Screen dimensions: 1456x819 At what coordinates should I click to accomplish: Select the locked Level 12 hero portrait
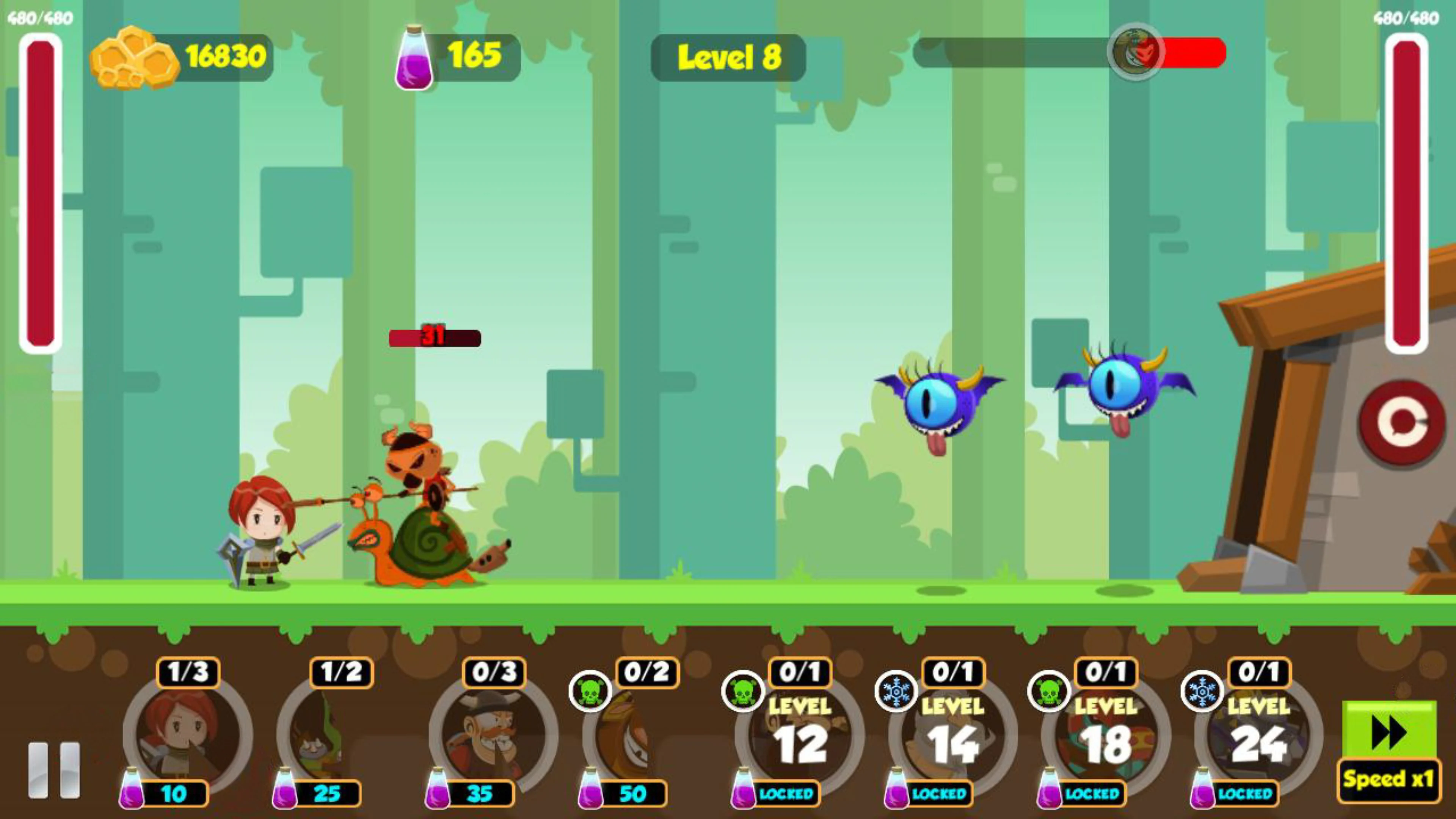click(797, 735)
